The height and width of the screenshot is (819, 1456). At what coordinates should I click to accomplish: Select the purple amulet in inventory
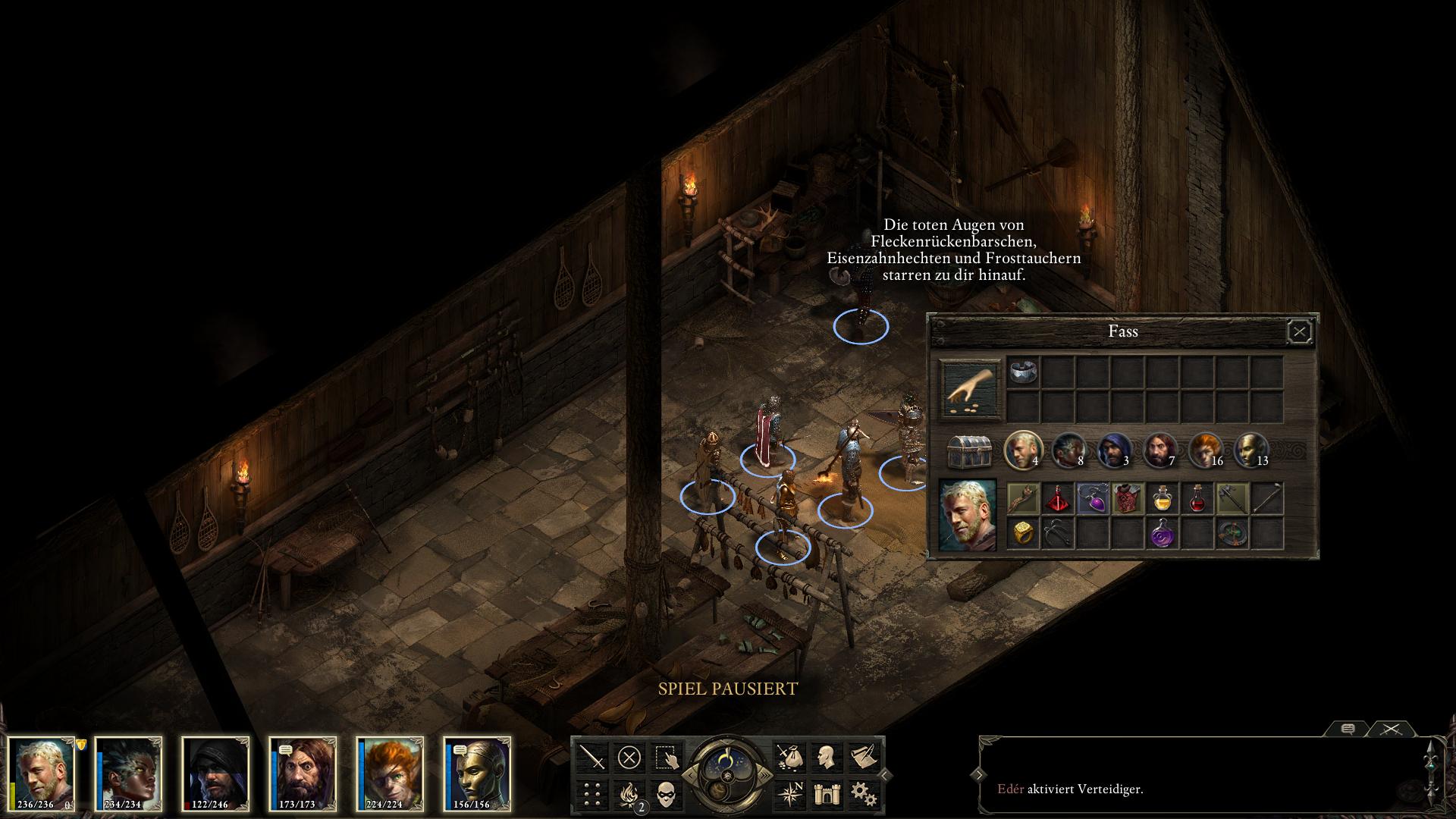1093,498
